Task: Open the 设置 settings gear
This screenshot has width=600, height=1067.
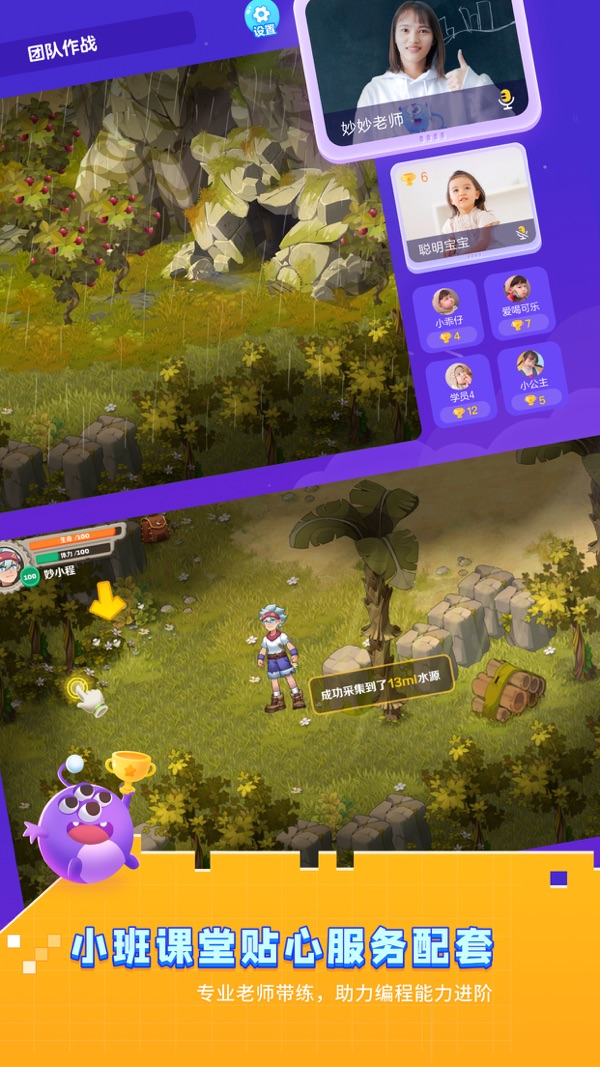Action: tap(262, 17)
